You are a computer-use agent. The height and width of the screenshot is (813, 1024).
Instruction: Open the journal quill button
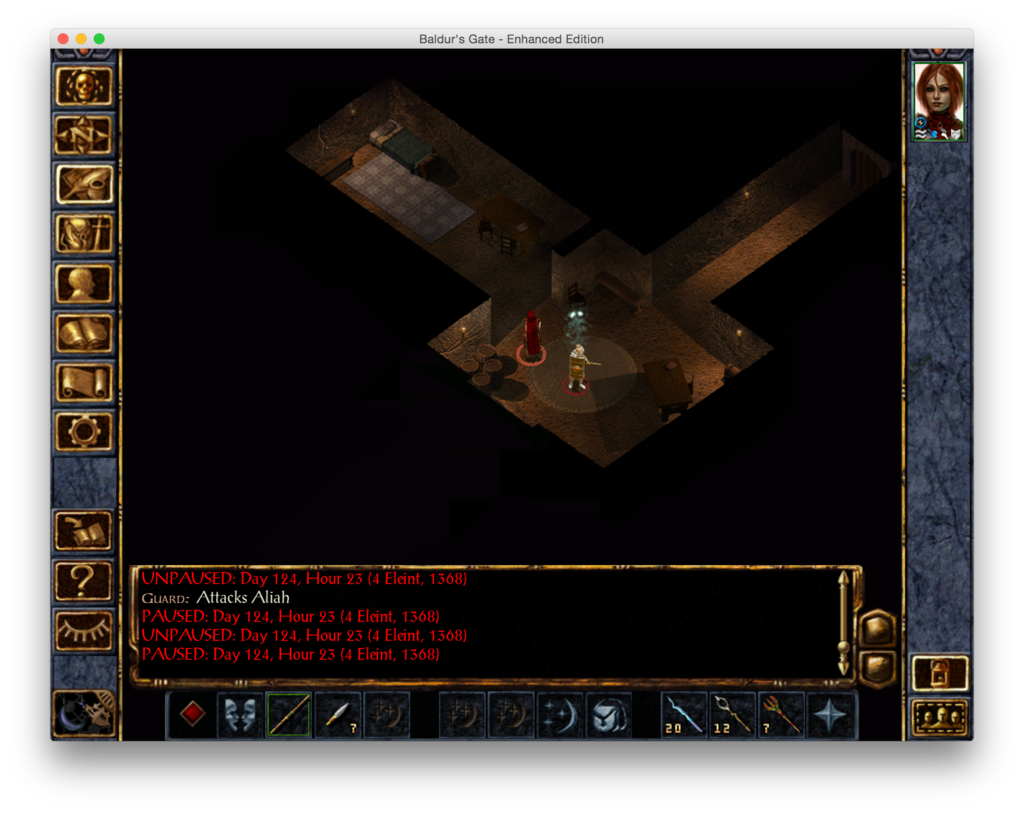pyautogui.click(x=84, y=184)
